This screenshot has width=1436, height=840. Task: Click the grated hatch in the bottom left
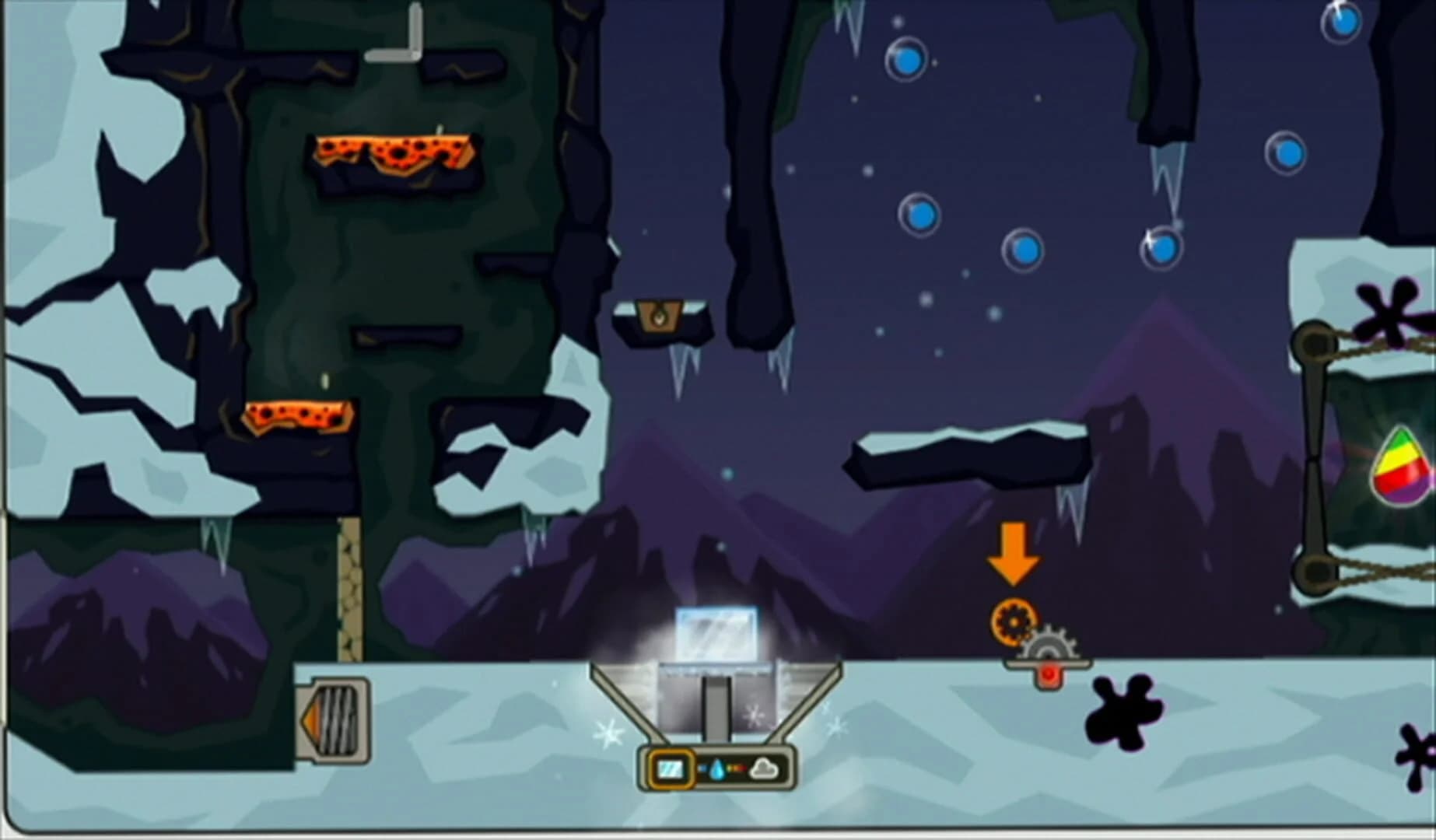coord(332,722)
